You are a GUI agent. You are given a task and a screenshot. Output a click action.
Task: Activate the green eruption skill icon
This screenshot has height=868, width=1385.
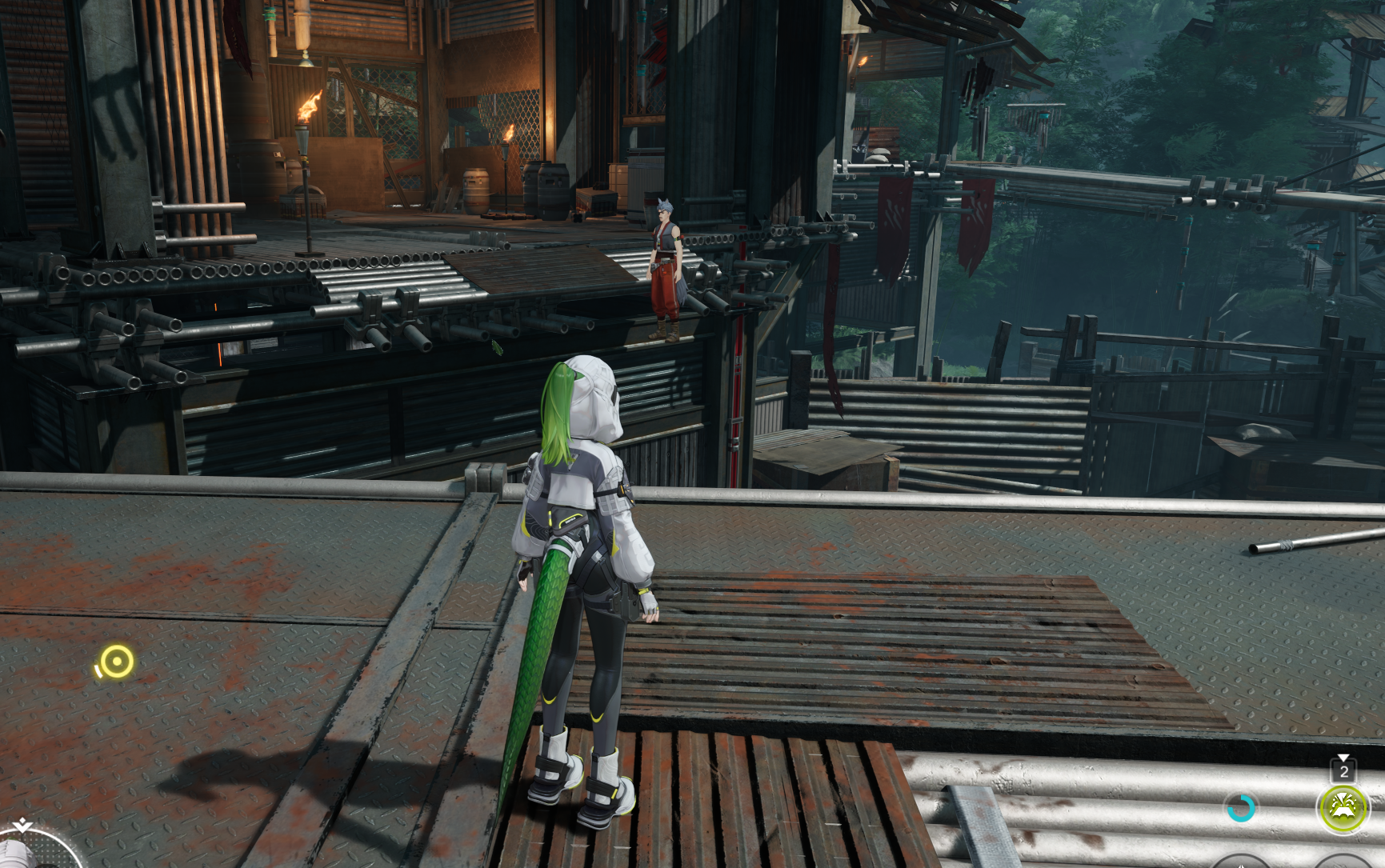pyautogui.click(x=1343, y=809)
